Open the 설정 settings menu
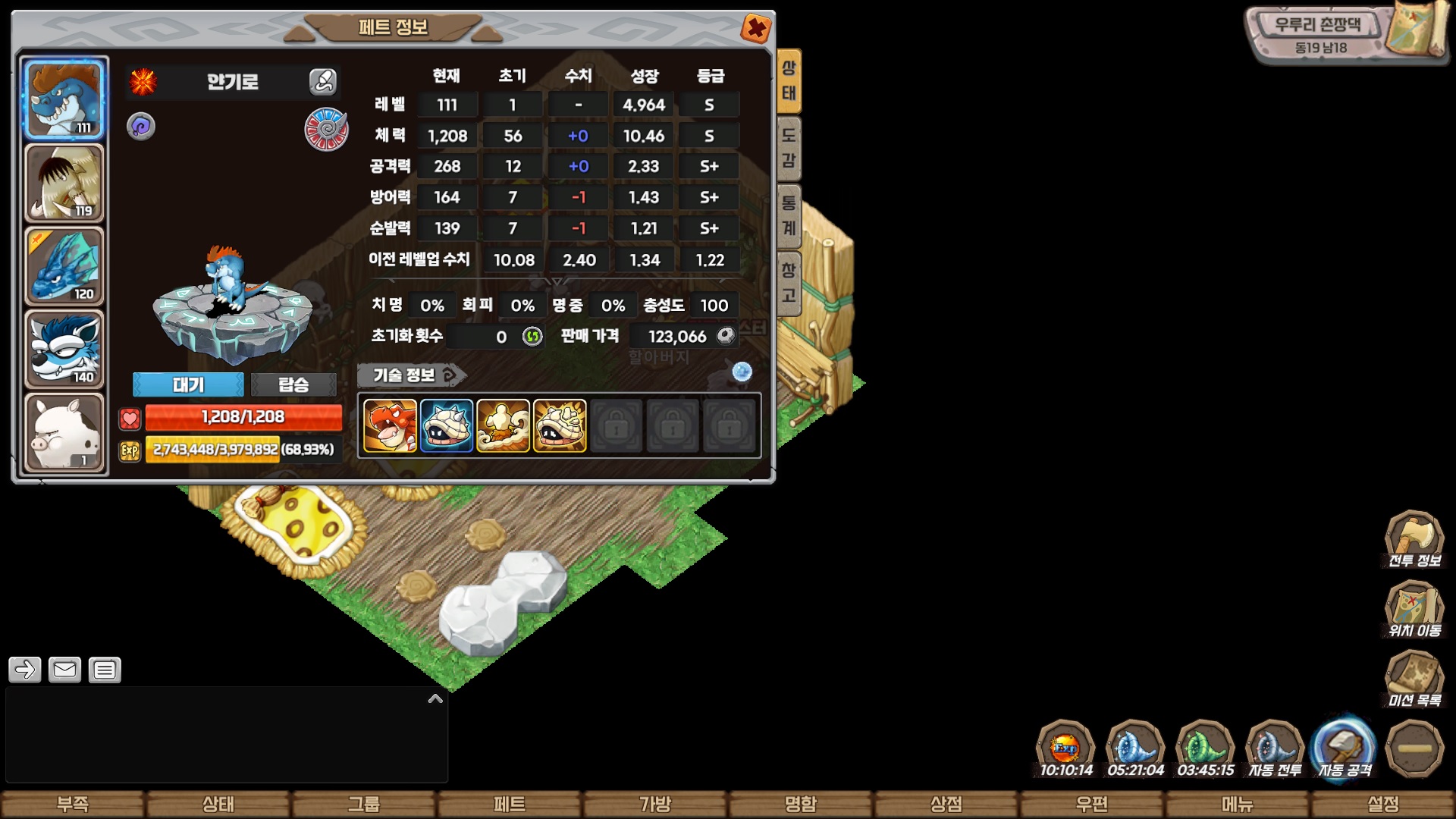1456x819 pixels. [x=1383, y=804]
